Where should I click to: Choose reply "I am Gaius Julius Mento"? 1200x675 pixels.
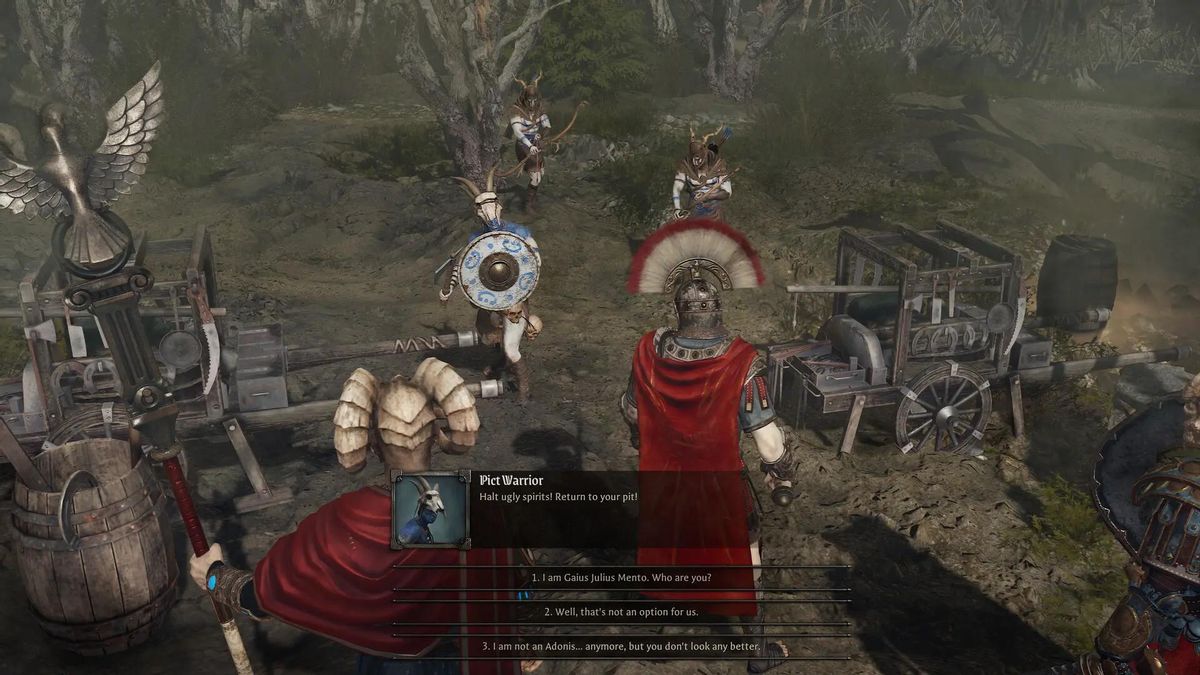[621, 578]
